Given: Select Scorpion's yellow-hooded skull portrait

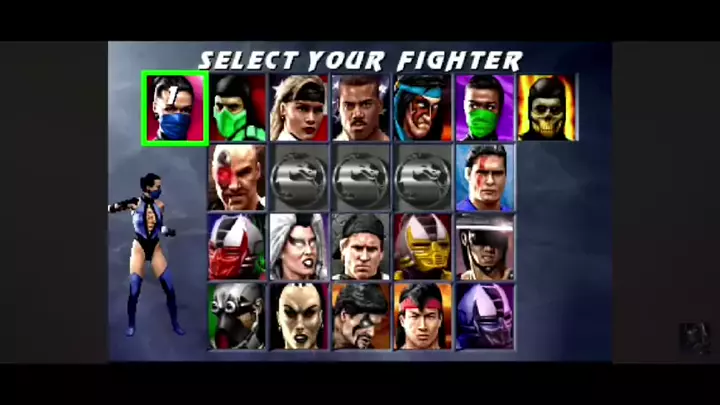Looking at the screenshot, I should coord(546,107).
